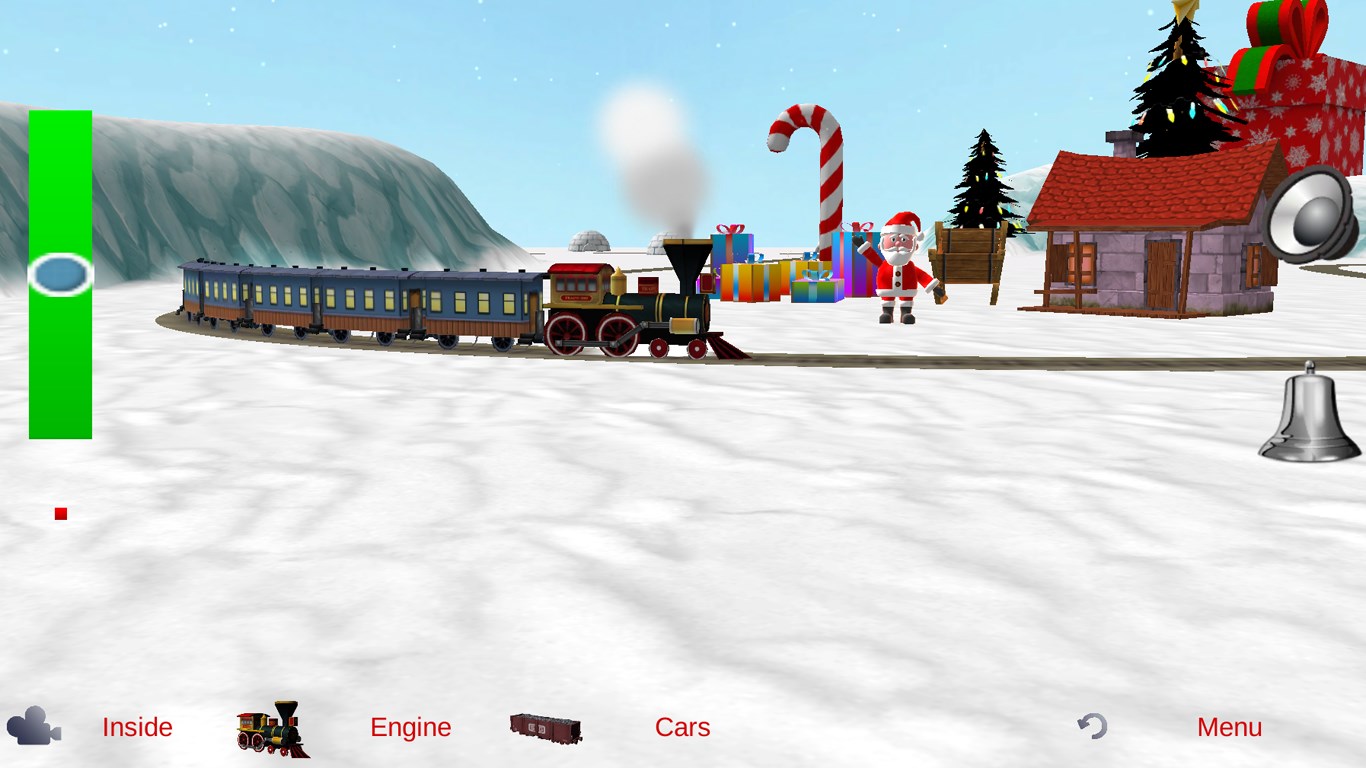Click the small red stop square

(x=61, y=514)
